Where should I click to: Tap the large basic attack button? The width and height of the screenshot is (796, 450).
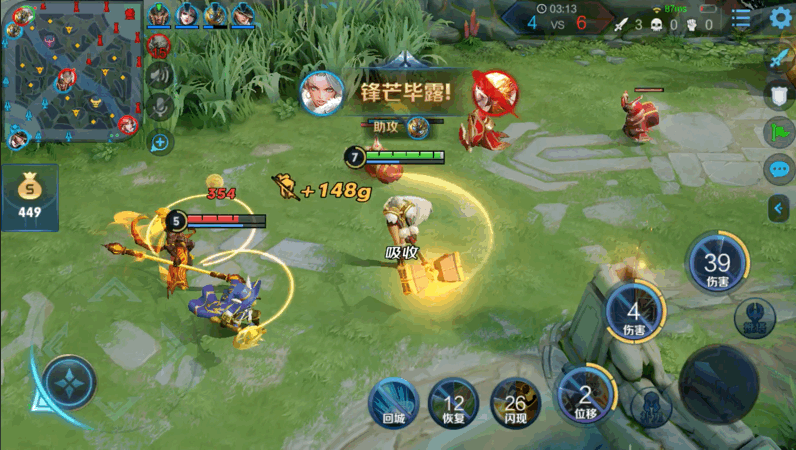click(717, 383)
